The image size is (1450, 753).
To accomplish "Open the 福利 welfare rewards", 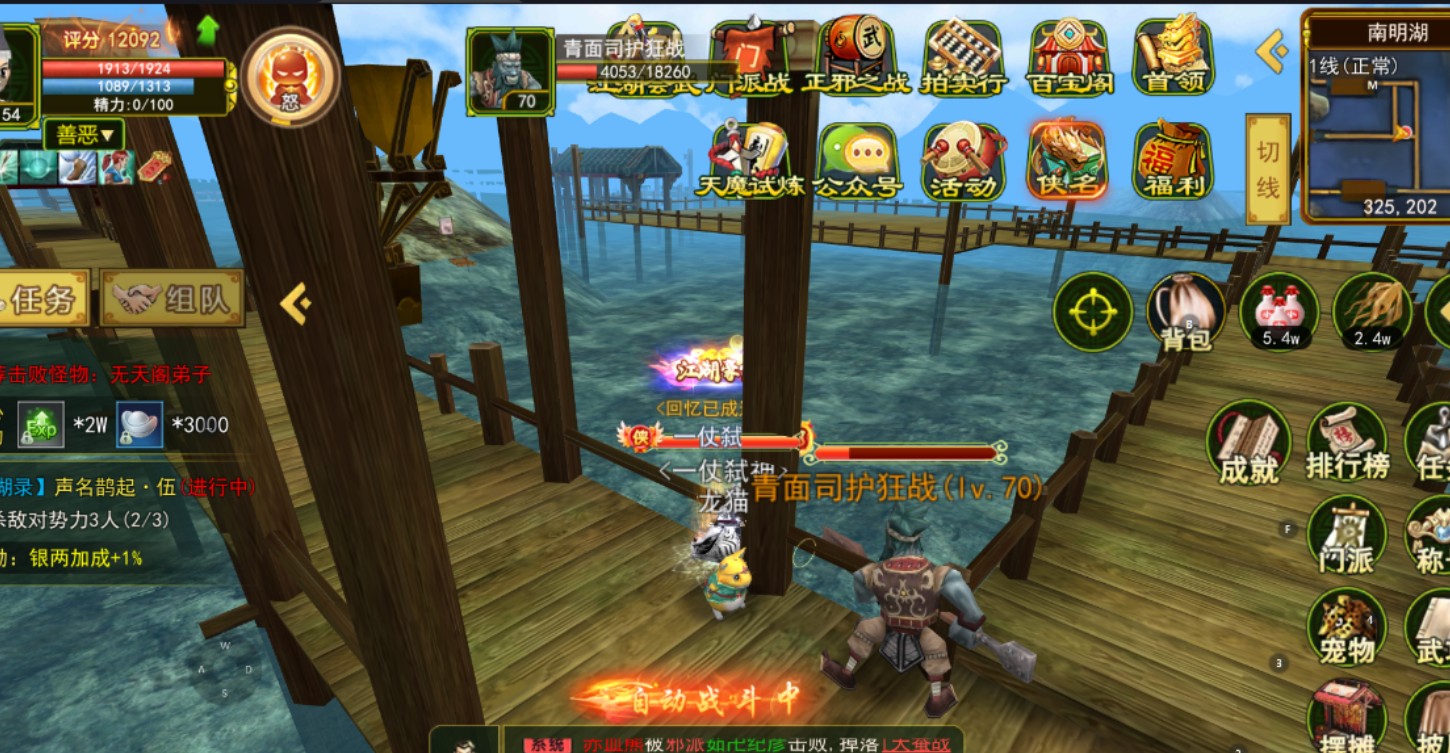I will [1173, 160].
